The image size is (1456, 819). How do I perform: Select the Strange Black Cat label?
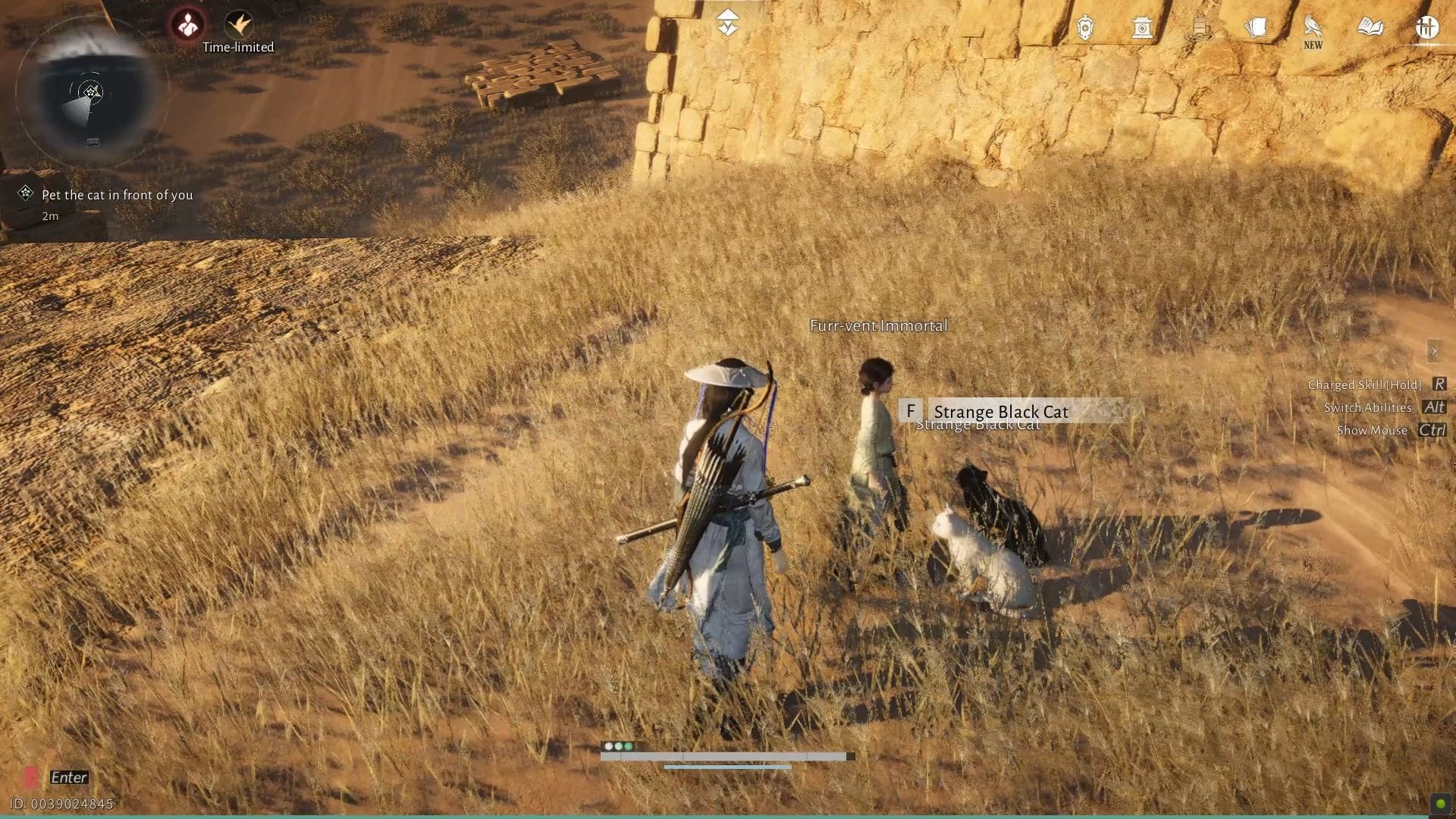[1002, 412]
